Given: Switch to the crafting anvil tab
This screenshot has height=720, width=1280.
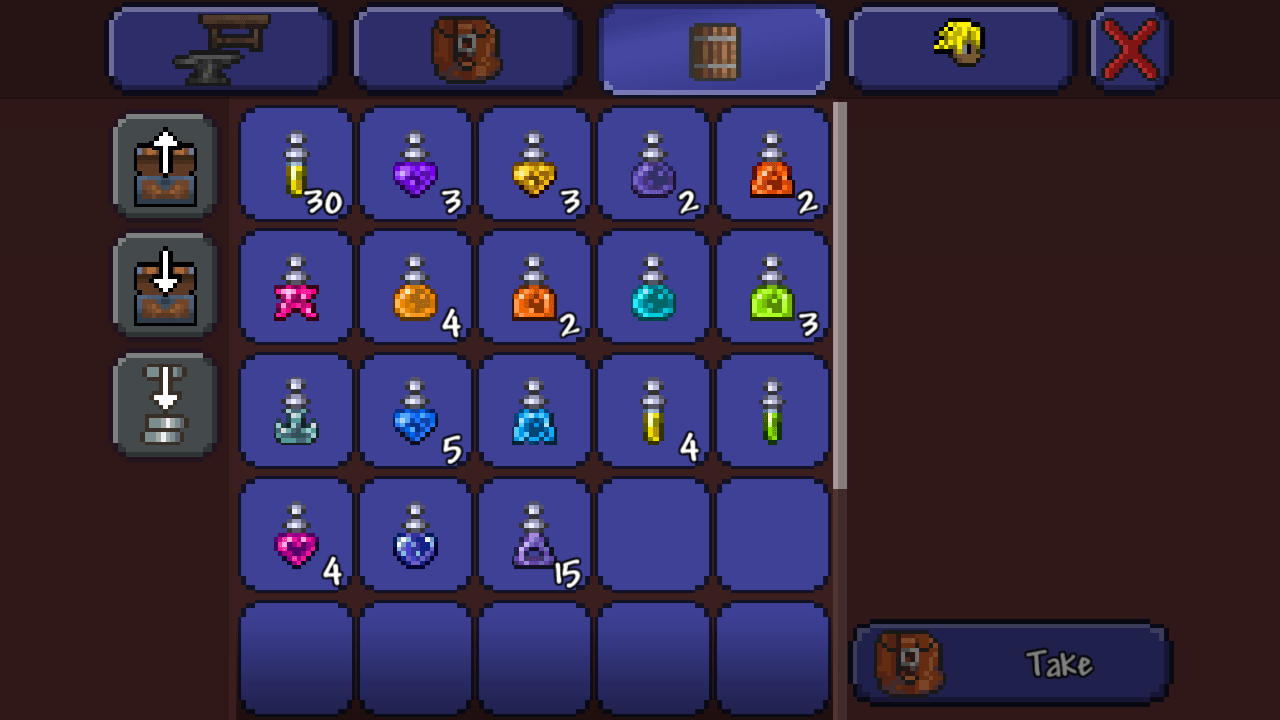Looking at the screenshot, I should [x=220, y=47].
